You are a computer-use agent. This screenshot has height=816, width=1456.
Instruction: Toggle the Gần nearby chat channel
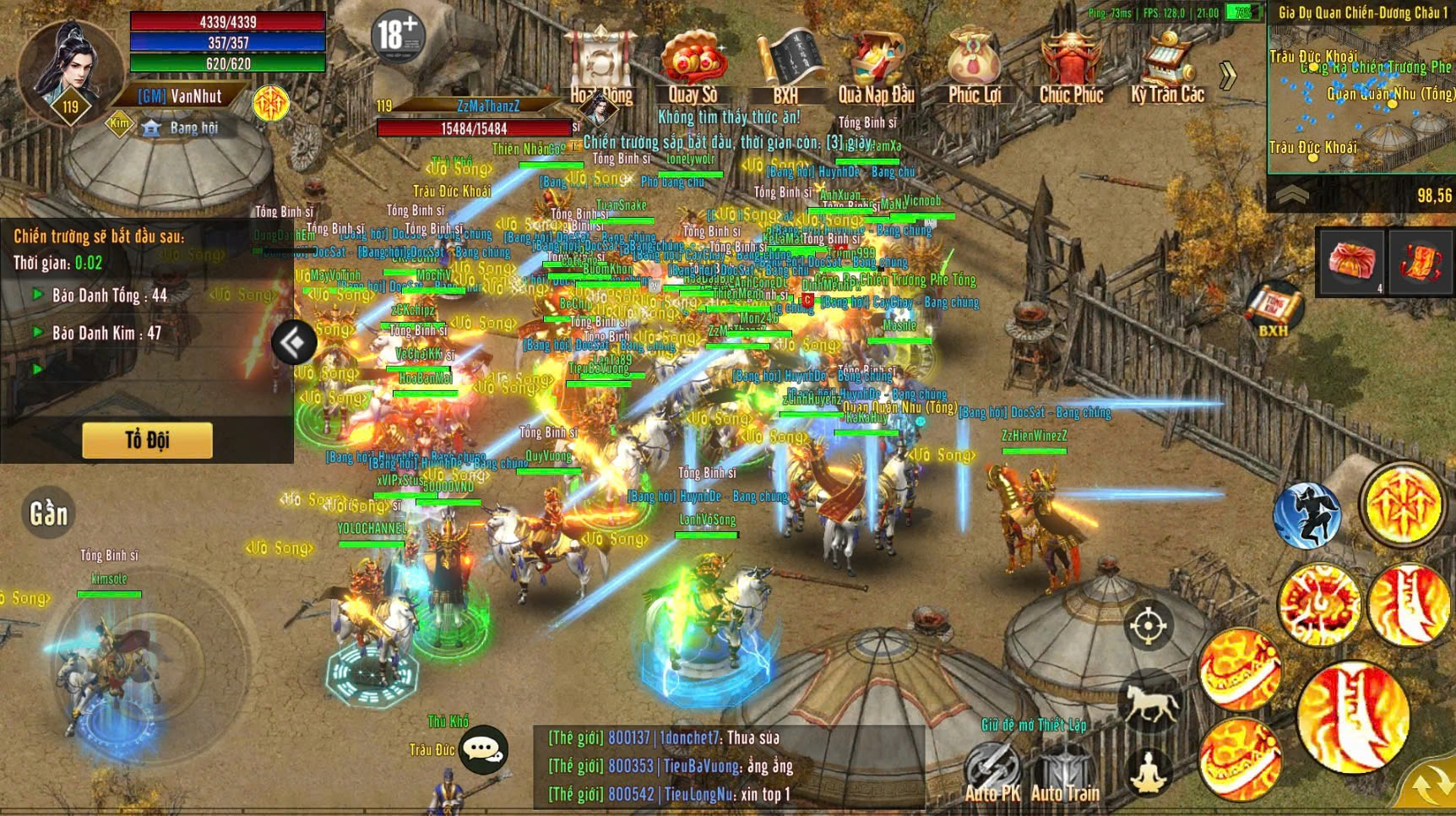(48, 513)
